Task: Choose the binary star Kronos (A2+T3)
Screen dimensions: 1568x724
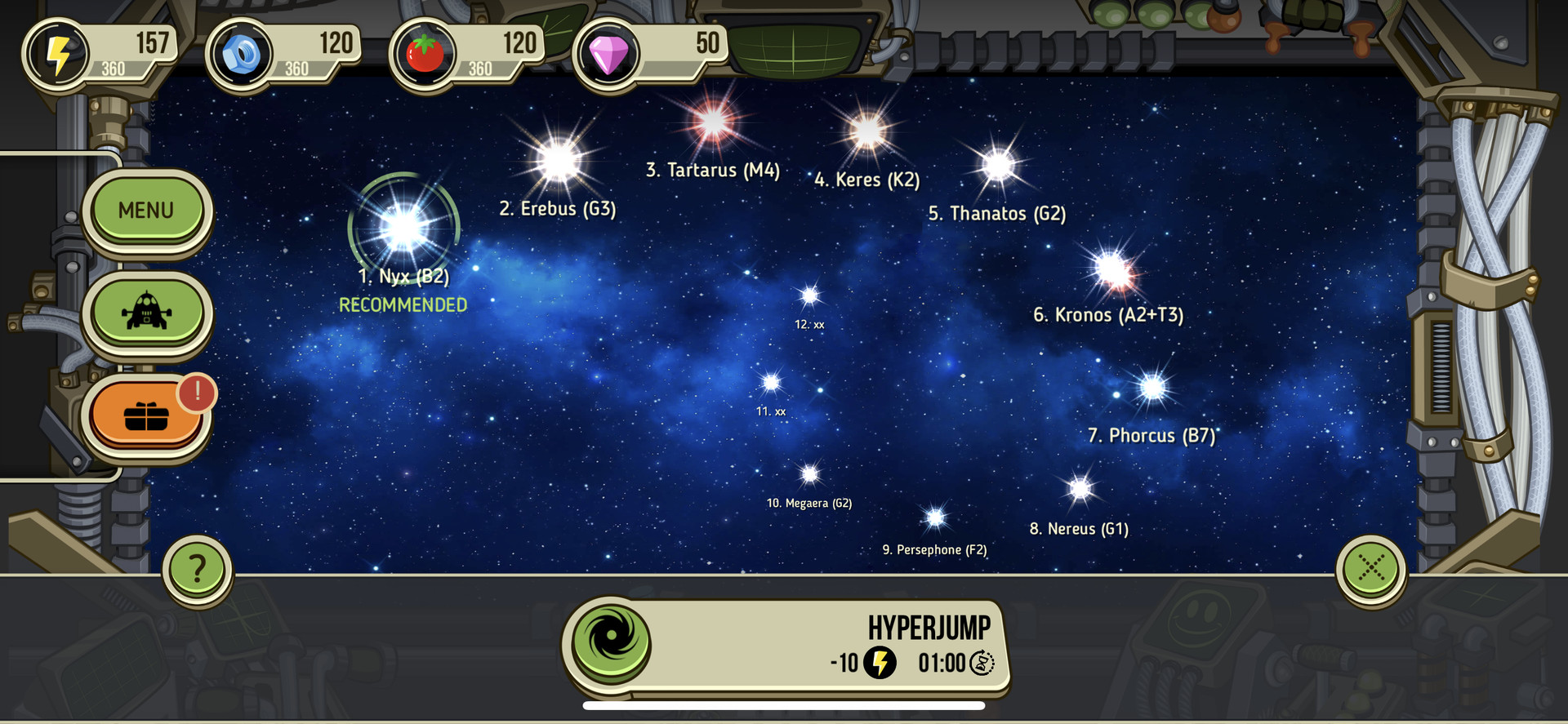Action: coord(1113,269)
